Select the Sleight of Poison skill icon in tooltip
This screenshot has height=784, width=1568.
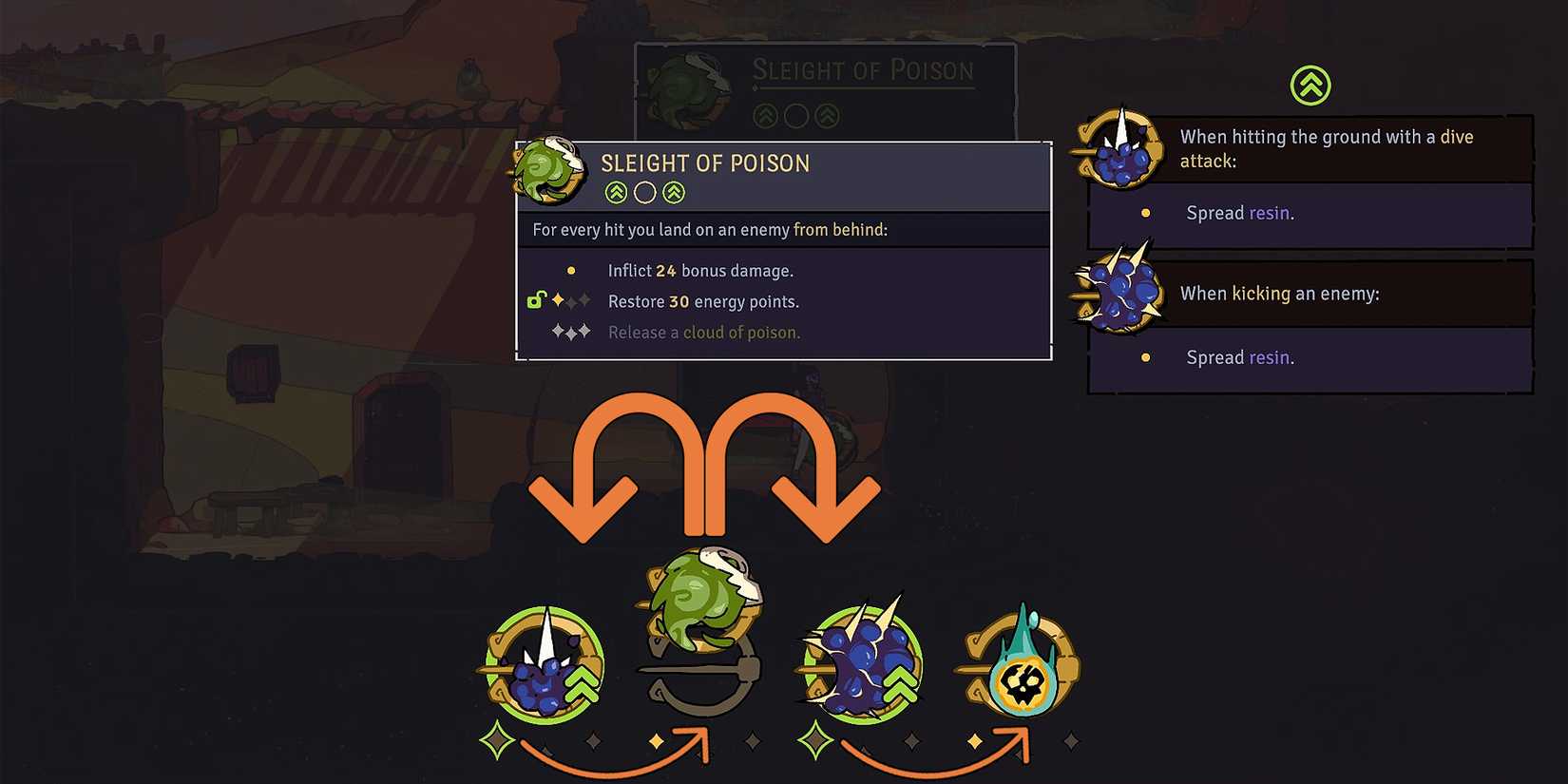549,173
